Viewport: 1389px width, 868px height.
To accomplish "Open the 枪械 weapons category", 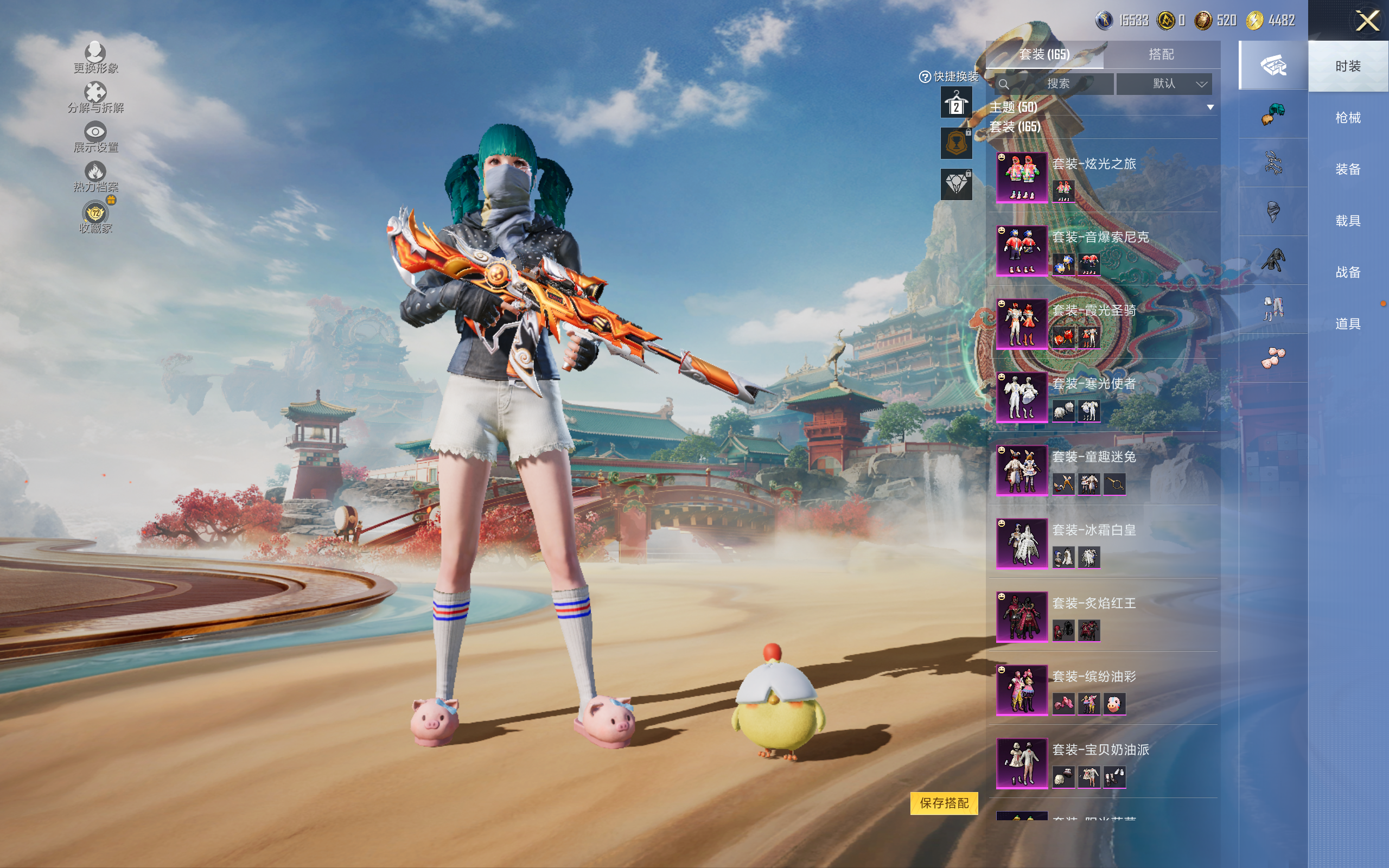I will 1347,118.
